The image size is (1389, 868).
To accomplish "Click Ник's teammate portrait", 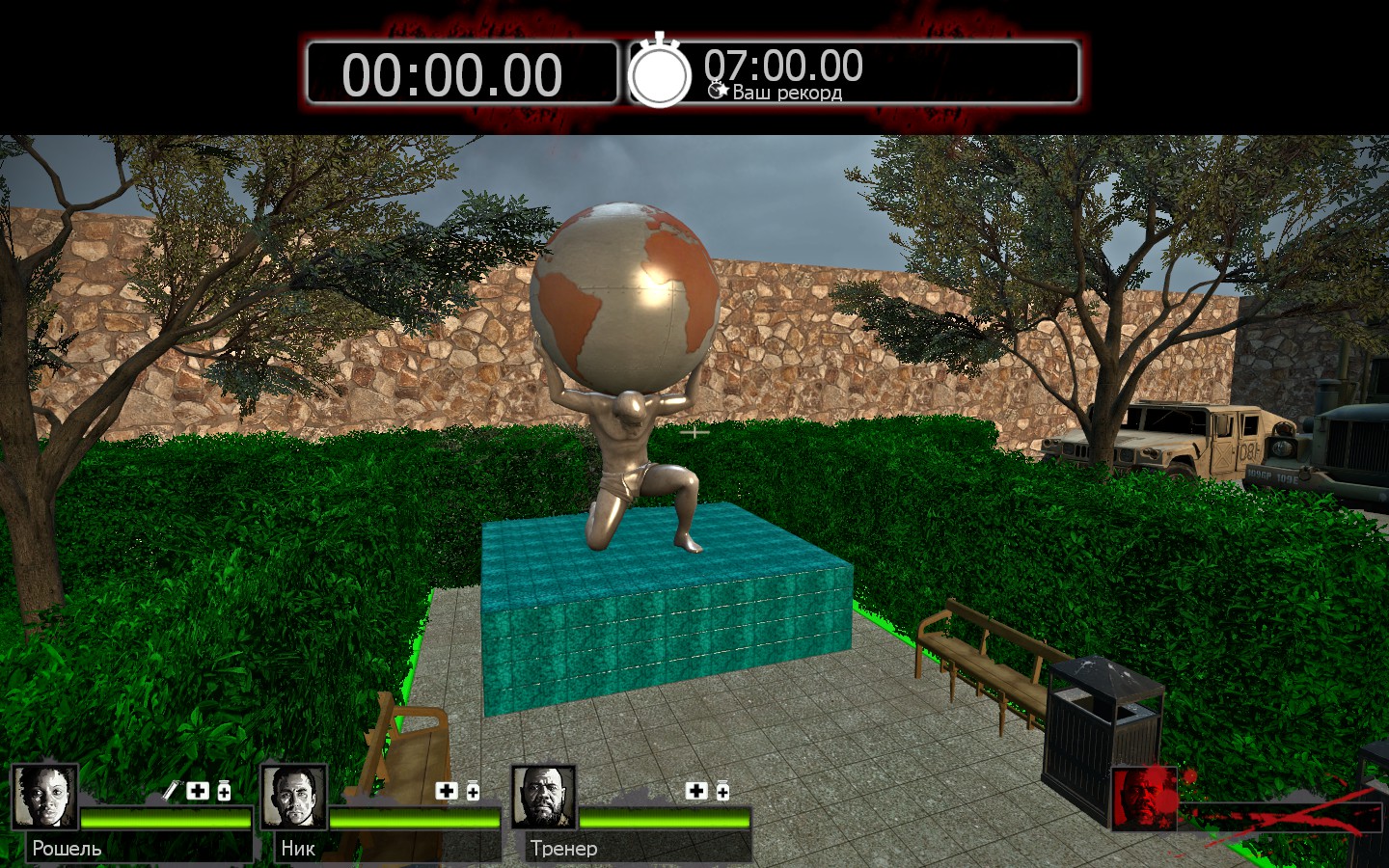I will [x=294, y=797].
